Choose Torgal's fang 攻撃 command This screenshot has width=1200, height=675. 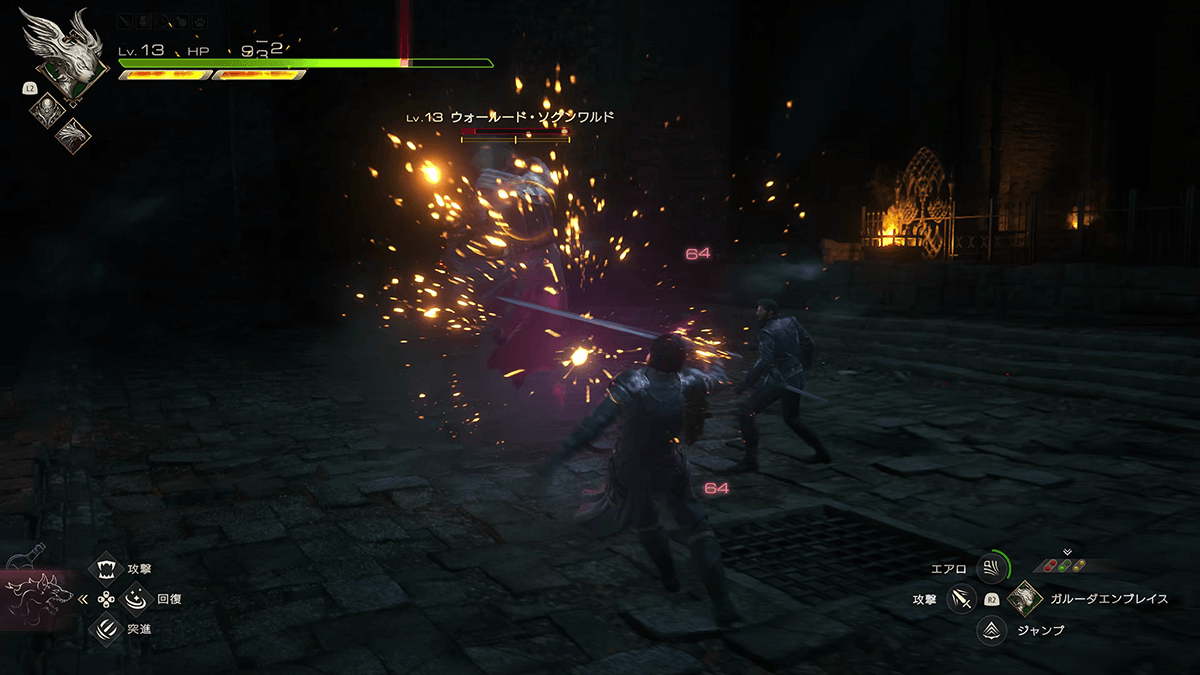pyautogui.click(x=105, y=569)
